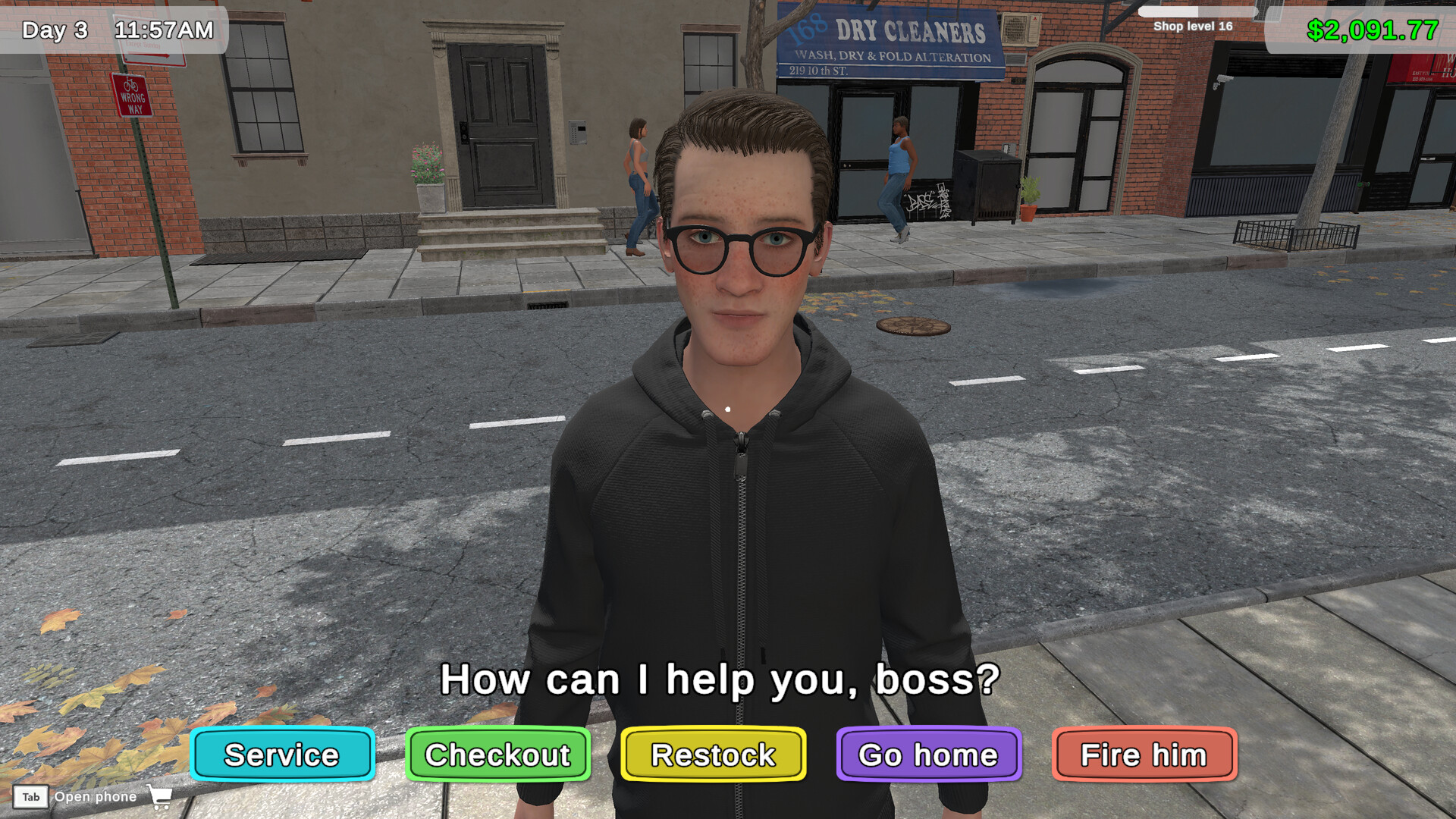The width and height of the screenshot is (1456, 819).
Task: Click the white crosshair dot
Action: (x=726, y=408)
